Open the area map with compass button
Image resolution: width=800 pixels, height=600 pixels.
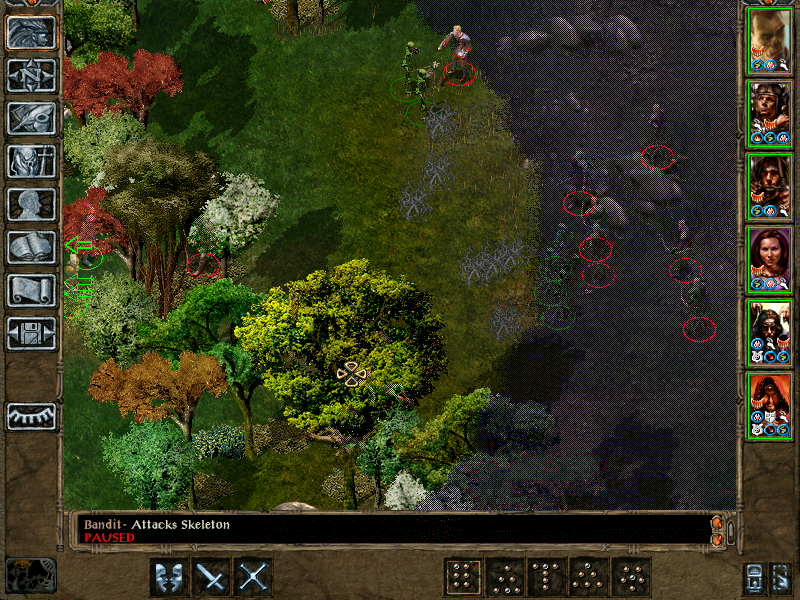point(31,75)
